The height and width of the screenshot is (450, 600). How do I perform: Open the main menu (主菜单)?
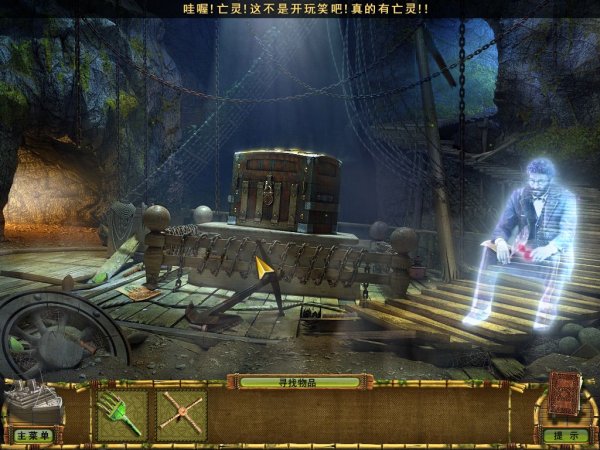click(x=32, y=436)
